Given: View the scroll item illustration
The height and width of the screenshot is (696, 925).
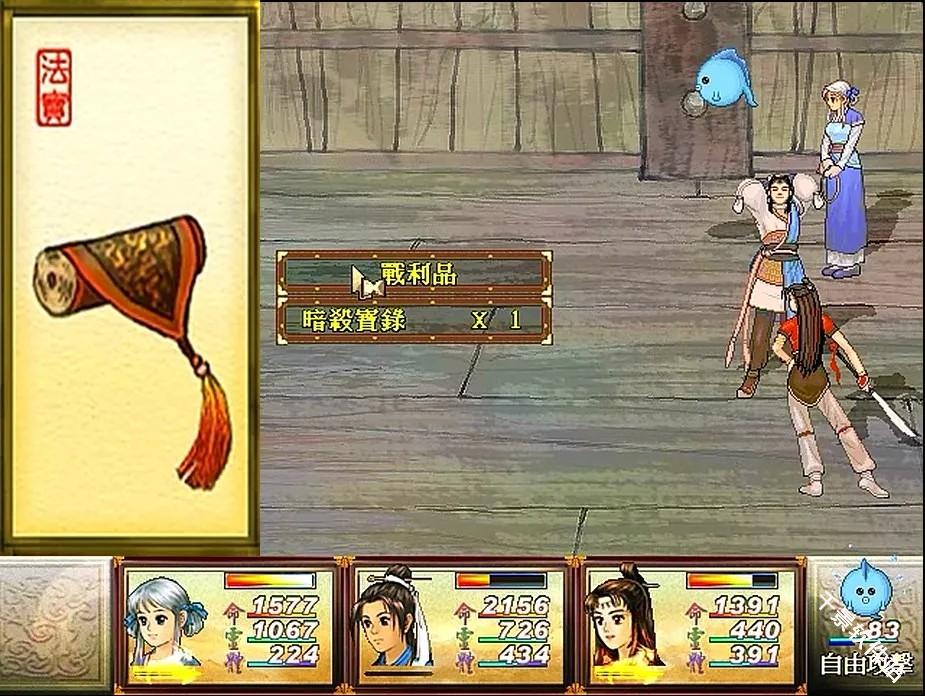Looking at the screenshot, I should coord(130,330).
